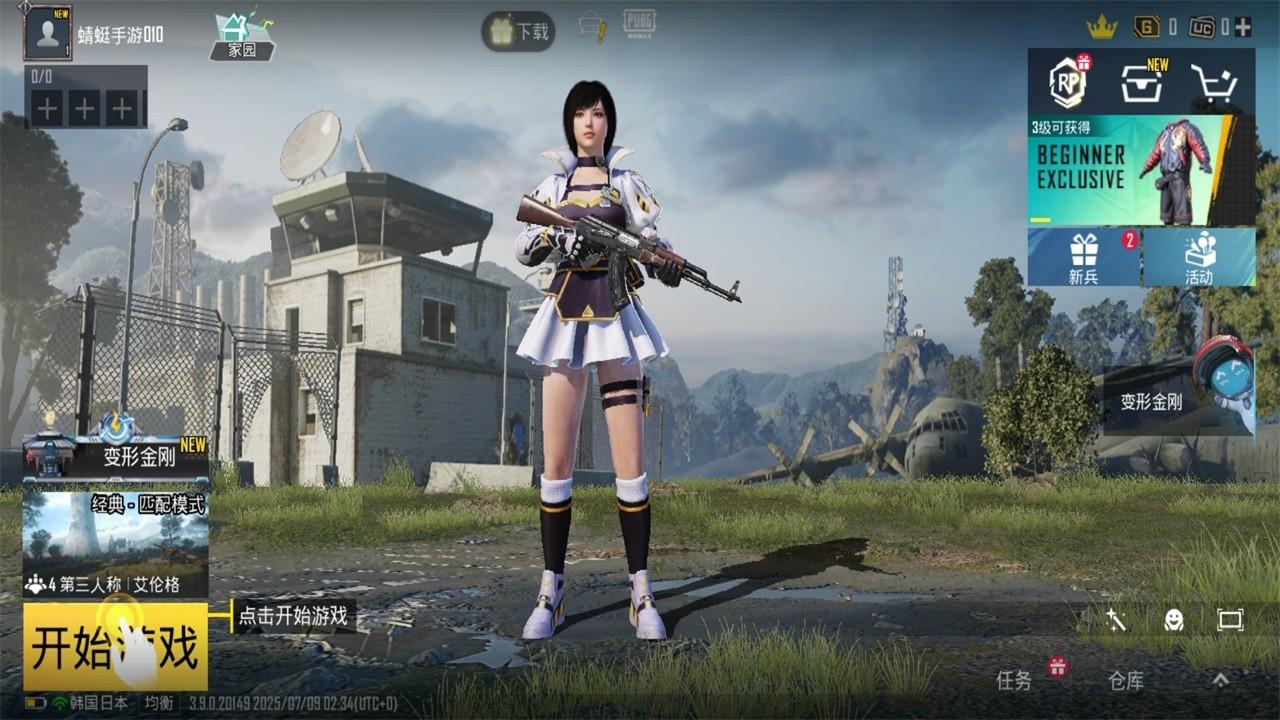The width and height of the screenshot is (1280, 720).
Task: Open the 家园 home space
Action: [240, 32]
